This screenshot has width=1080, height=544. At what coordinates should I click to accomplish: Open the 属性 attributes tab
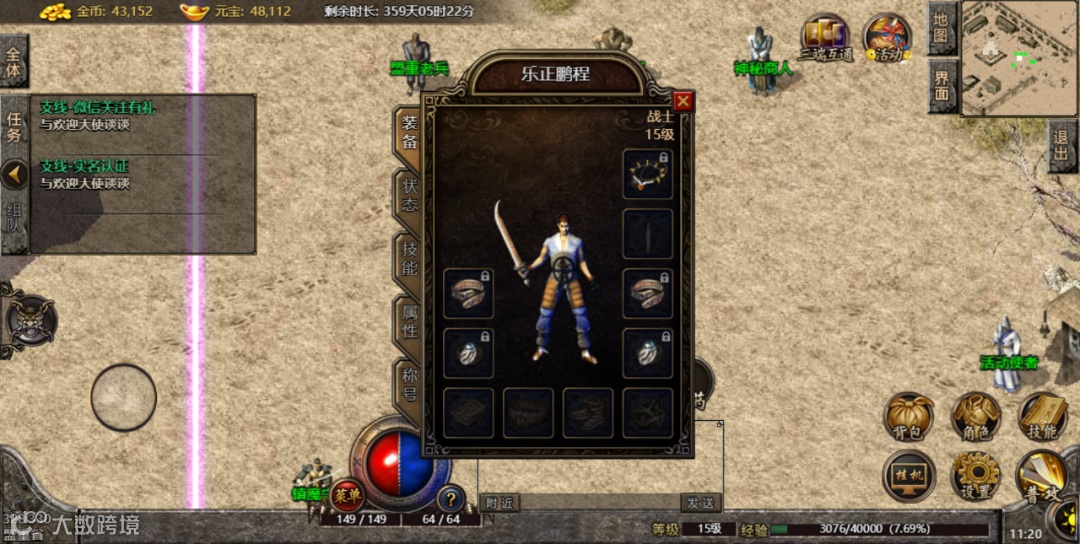pyautogui.click(x=410, y=322)
